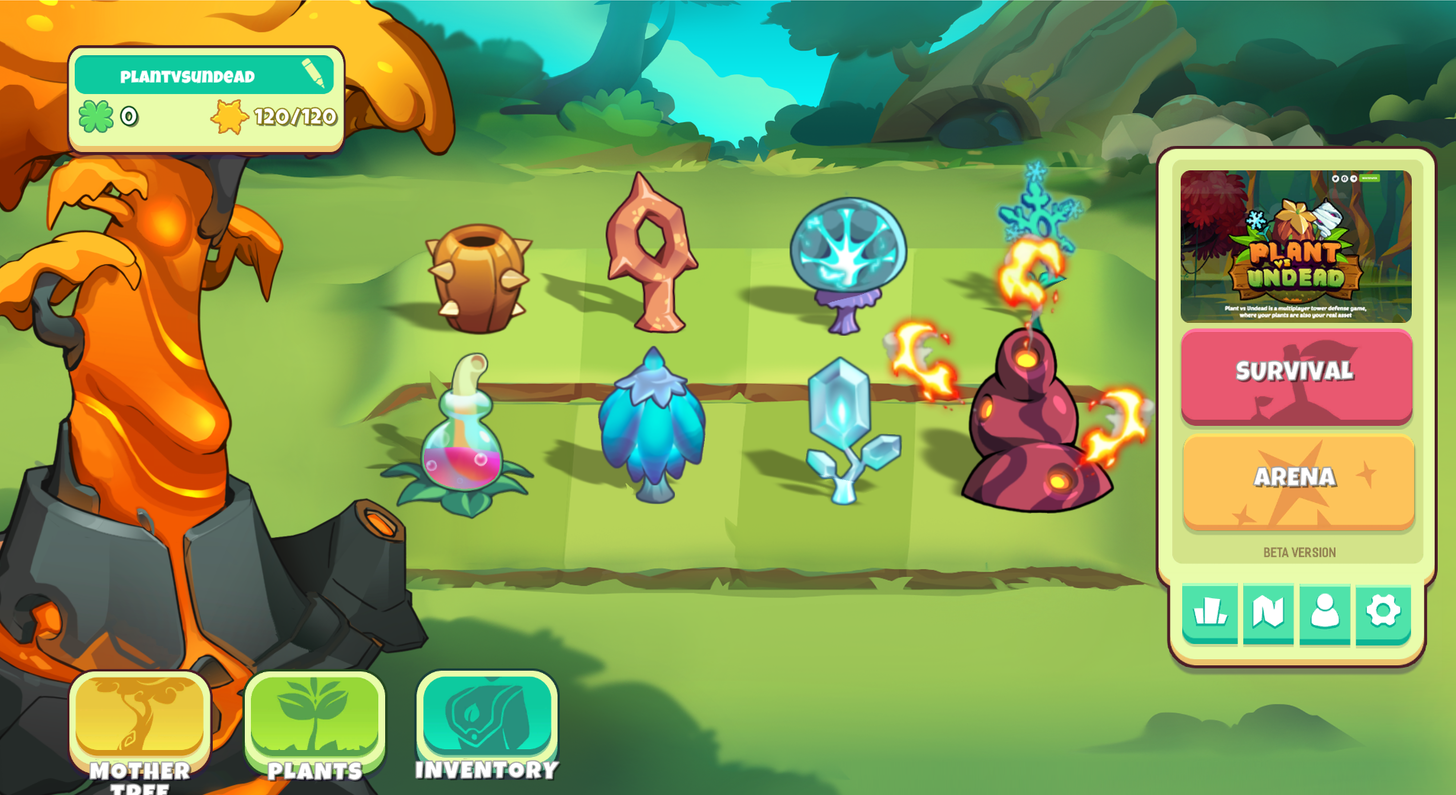
Task: Open the Plant vs Undead banner
Action: (1297, 244)
